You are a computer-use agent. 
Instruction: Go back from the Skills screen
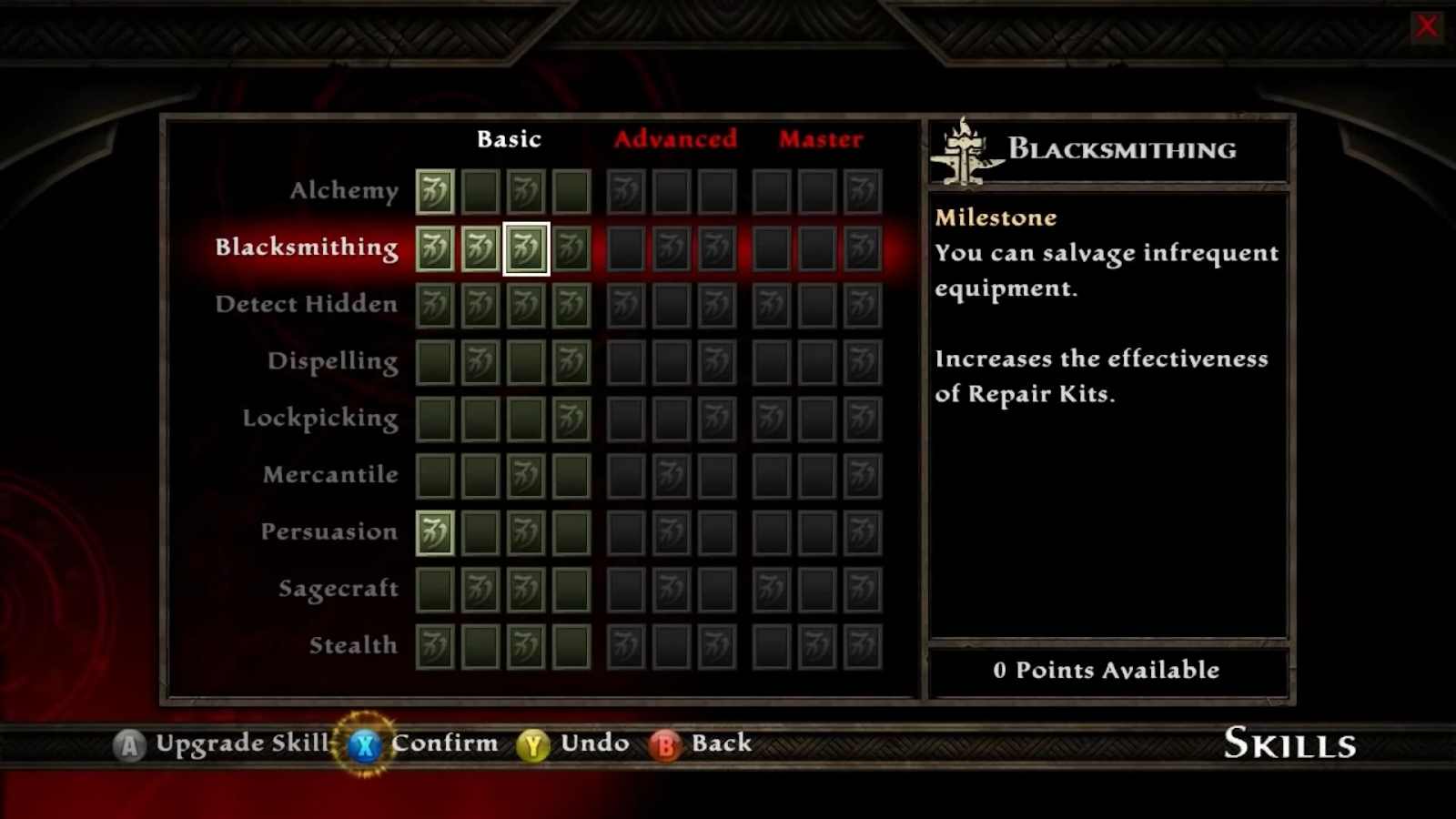tap(701, 743)
